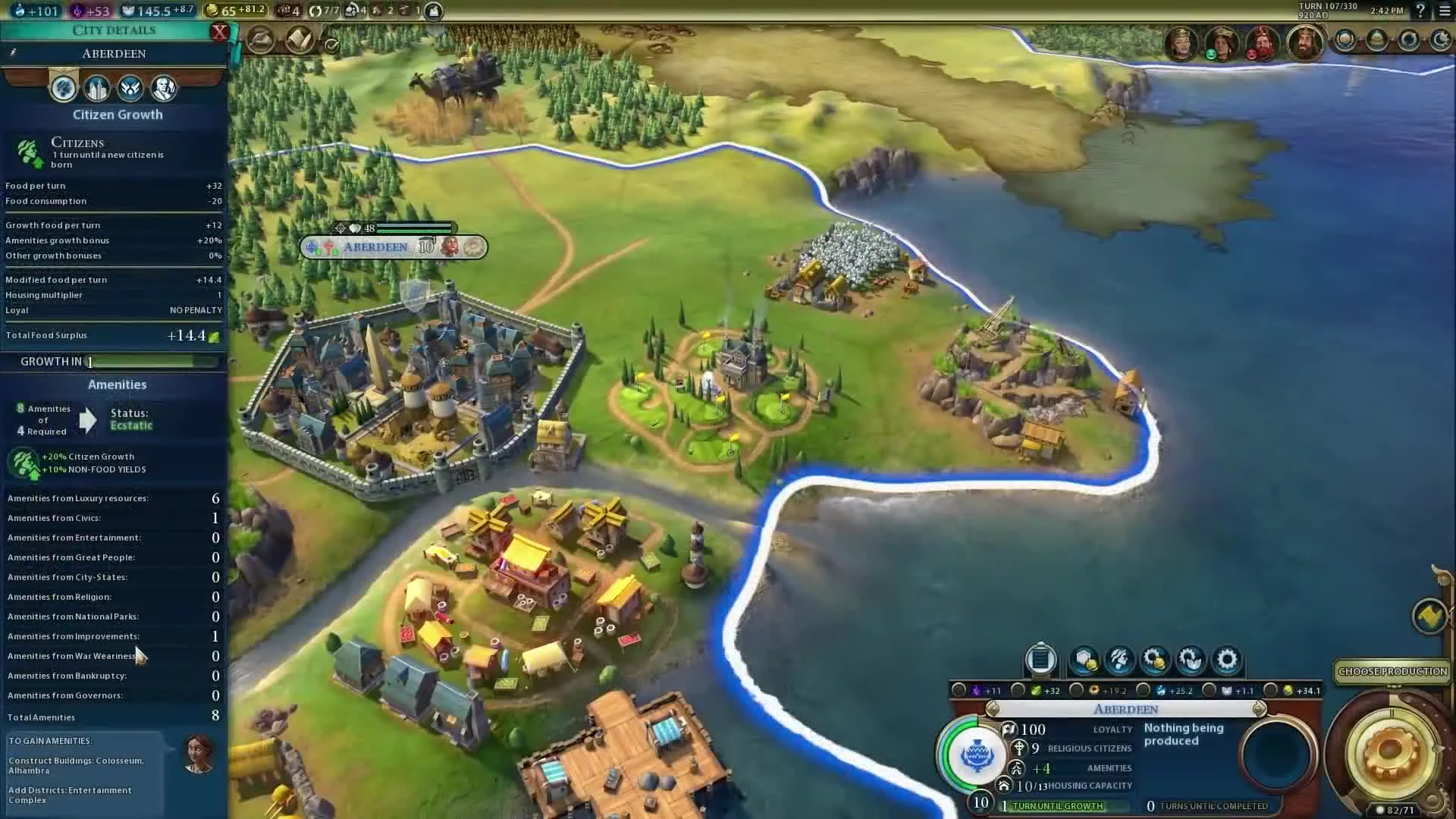This screenshot has height=819, width=1456.
Task: Open the city options gear icon
Action: [x=1227, y=660]
